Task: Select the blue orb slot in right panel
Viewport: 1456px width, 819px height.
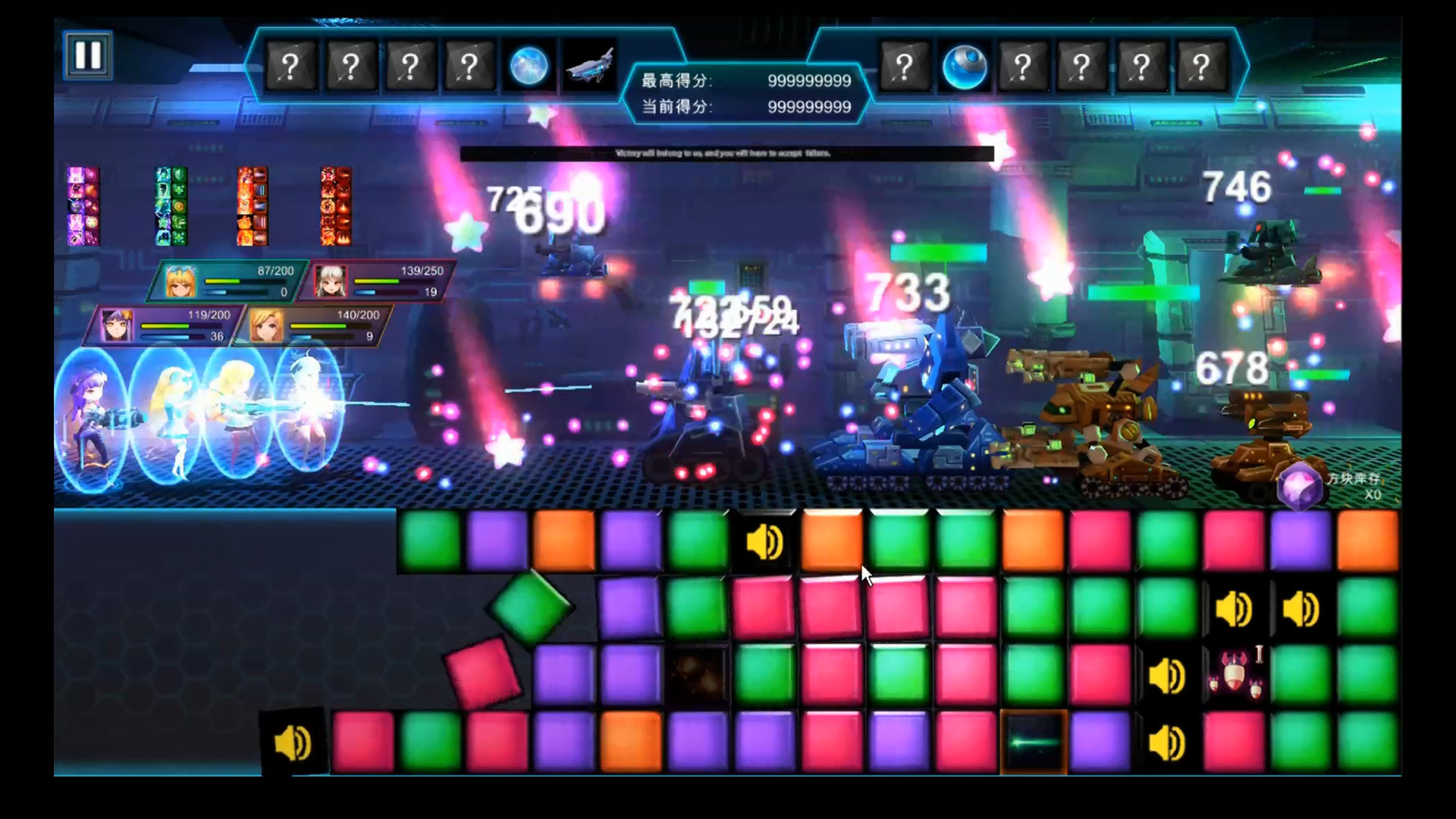Action: [964, 67]
